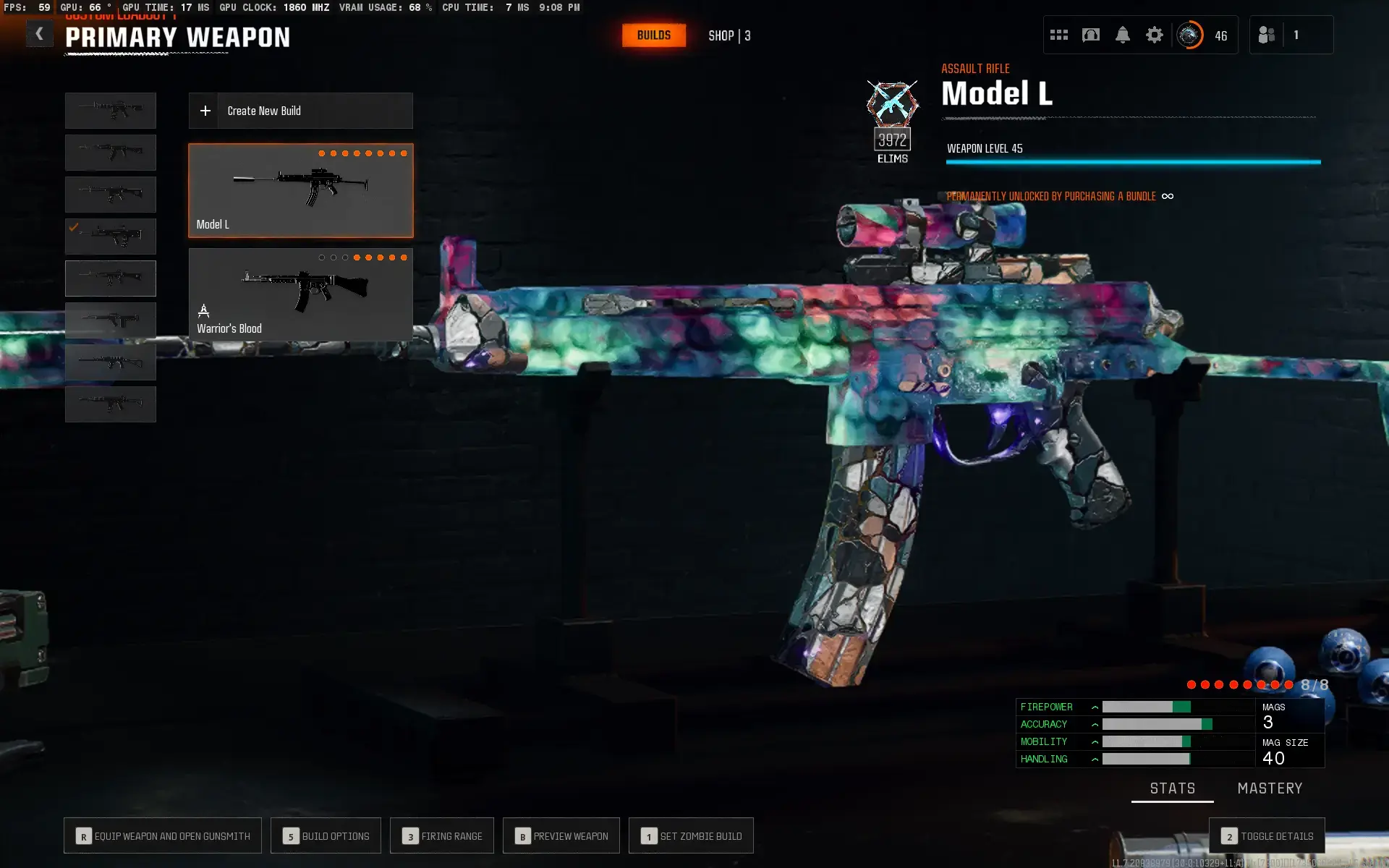The height and width of the screenshot is (868, 1389).
Task: Open the notifications bell
Action: pyautogui.click(x=1123, y=34)
